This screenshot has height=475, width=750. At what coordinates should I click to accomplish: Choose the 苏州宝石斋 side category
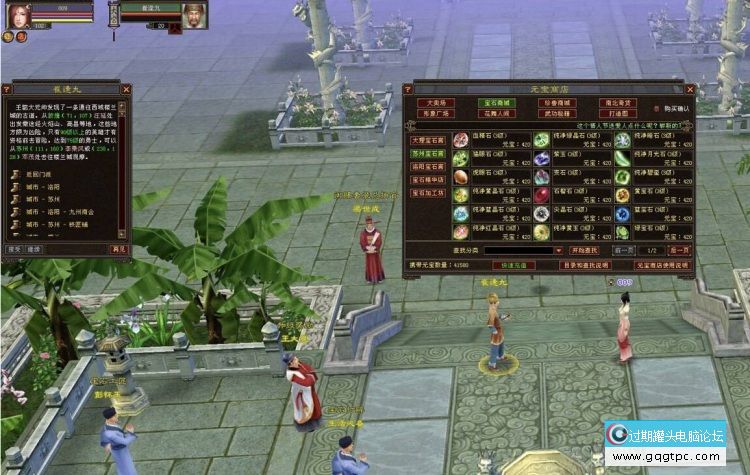[x=429, y=154]
